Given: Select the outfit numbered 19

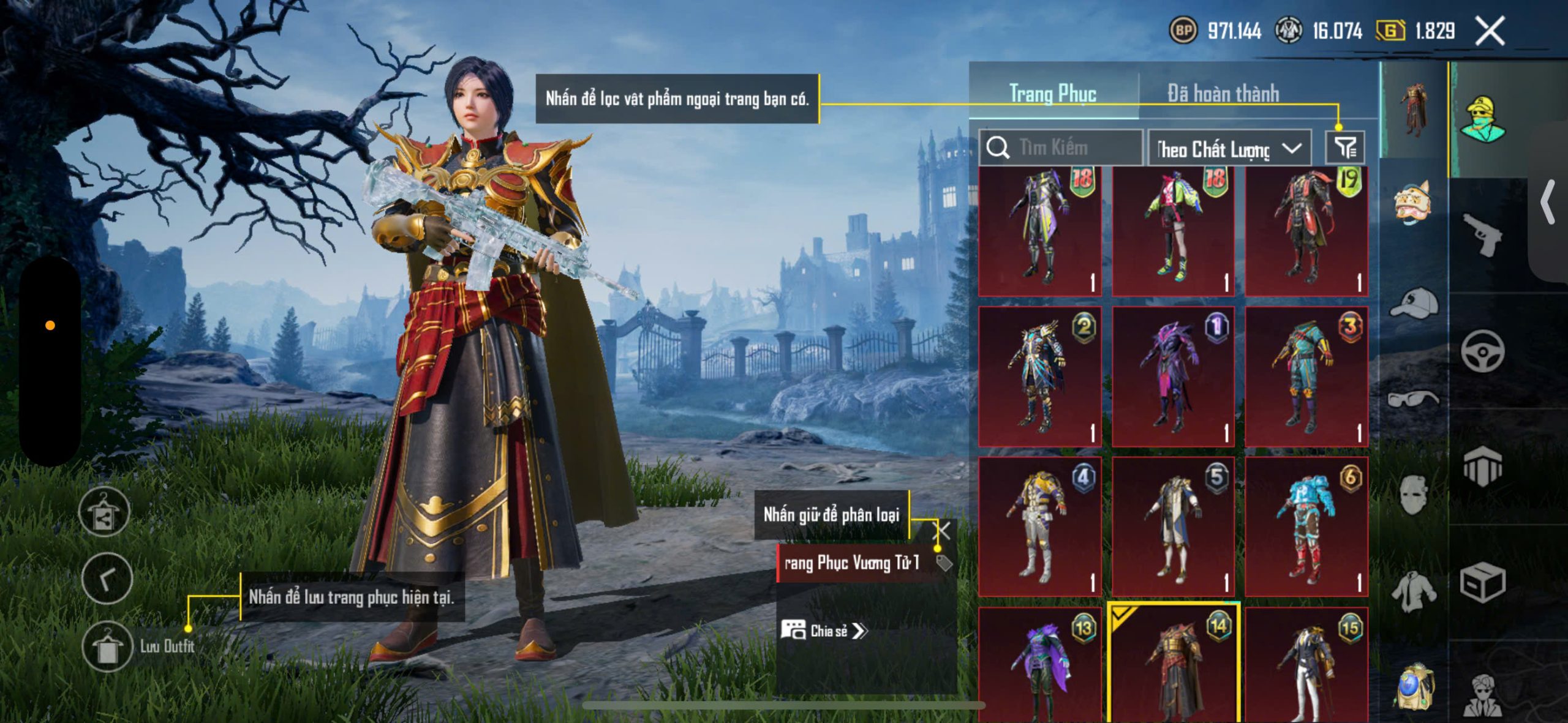Looking at the screenshot, I should tap(1306, 231).
